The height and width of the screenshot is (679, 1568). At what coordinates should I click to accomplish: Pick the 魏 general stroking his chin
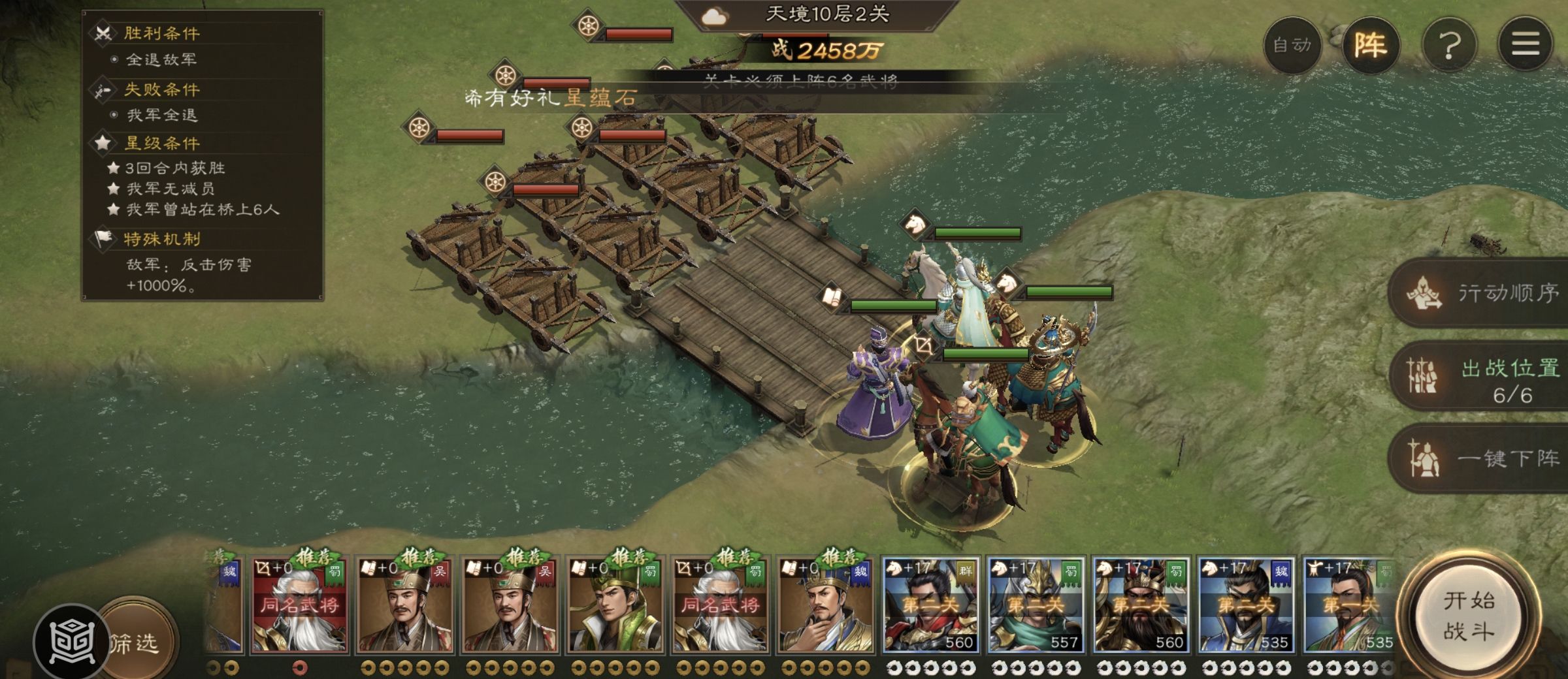click(x=825, y=605)
